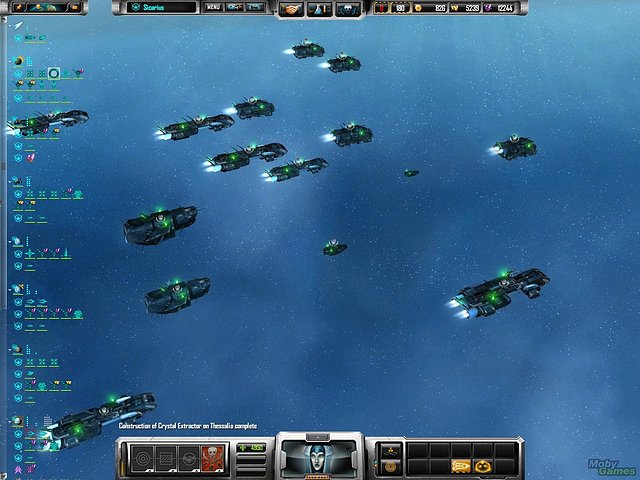The image size is (640, 480).
Task: Open the MENU button in top bar
Action: [214, 7]
